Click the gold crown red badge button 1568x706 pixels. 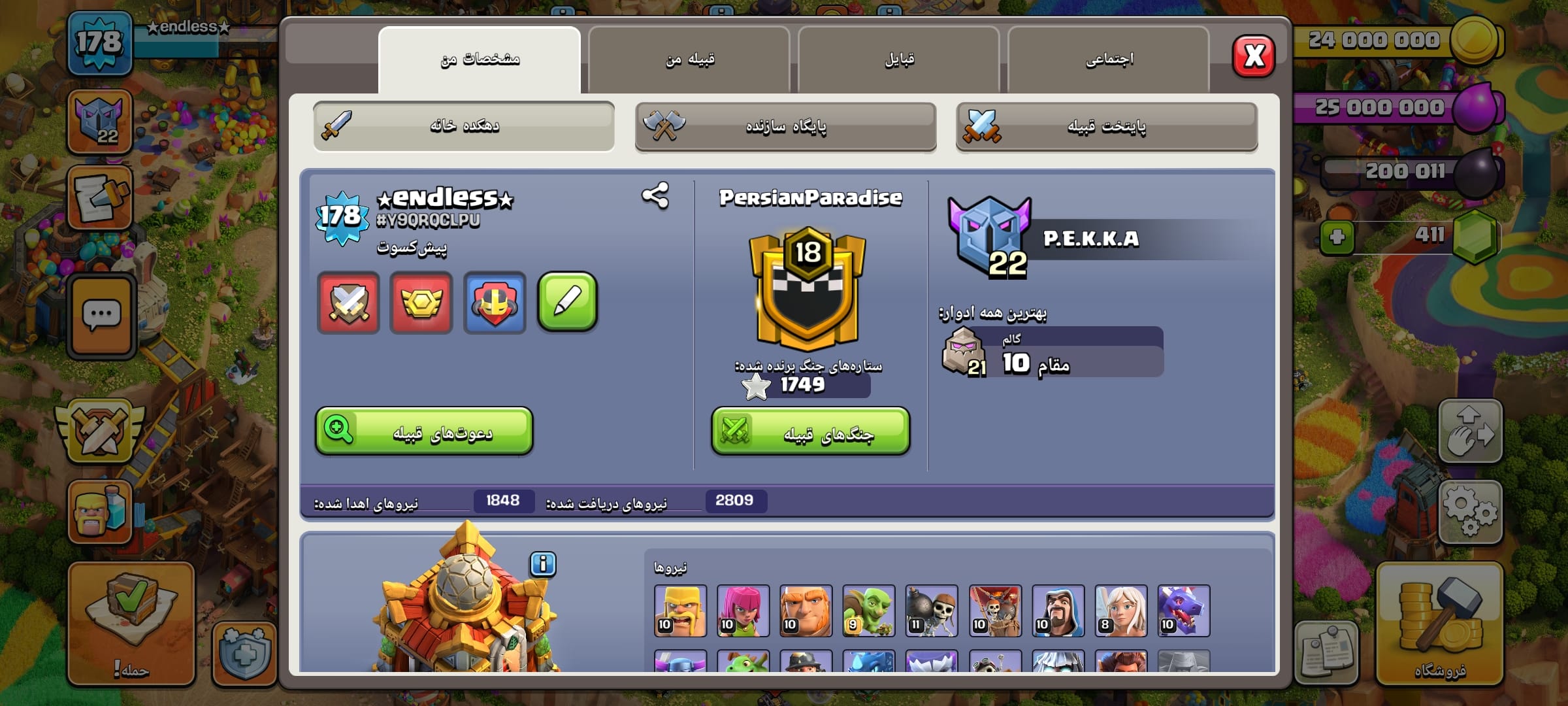(421, 303)
